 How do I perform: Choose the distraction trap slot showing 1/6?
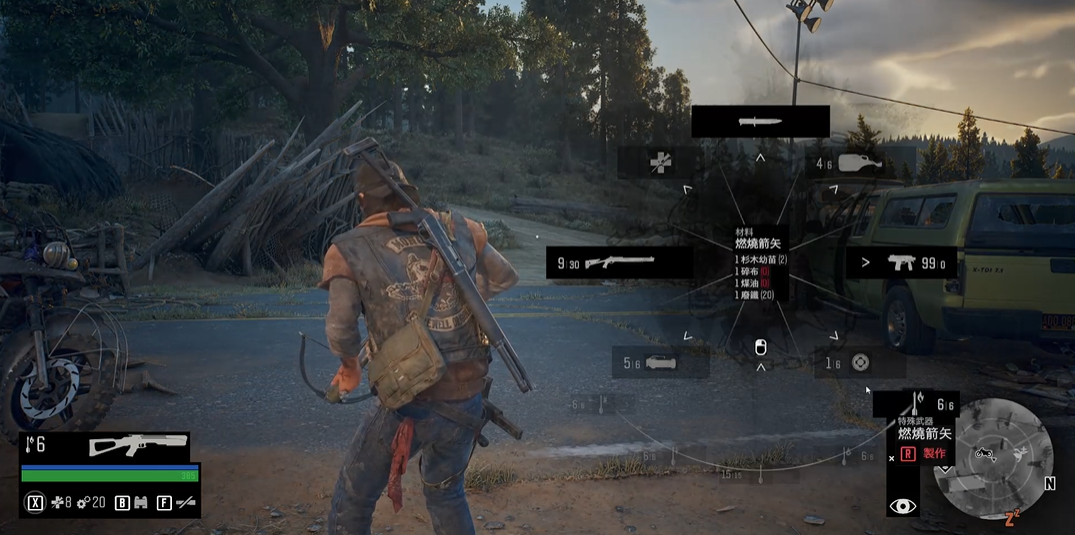pyautogui.click(x=859, y=363)
